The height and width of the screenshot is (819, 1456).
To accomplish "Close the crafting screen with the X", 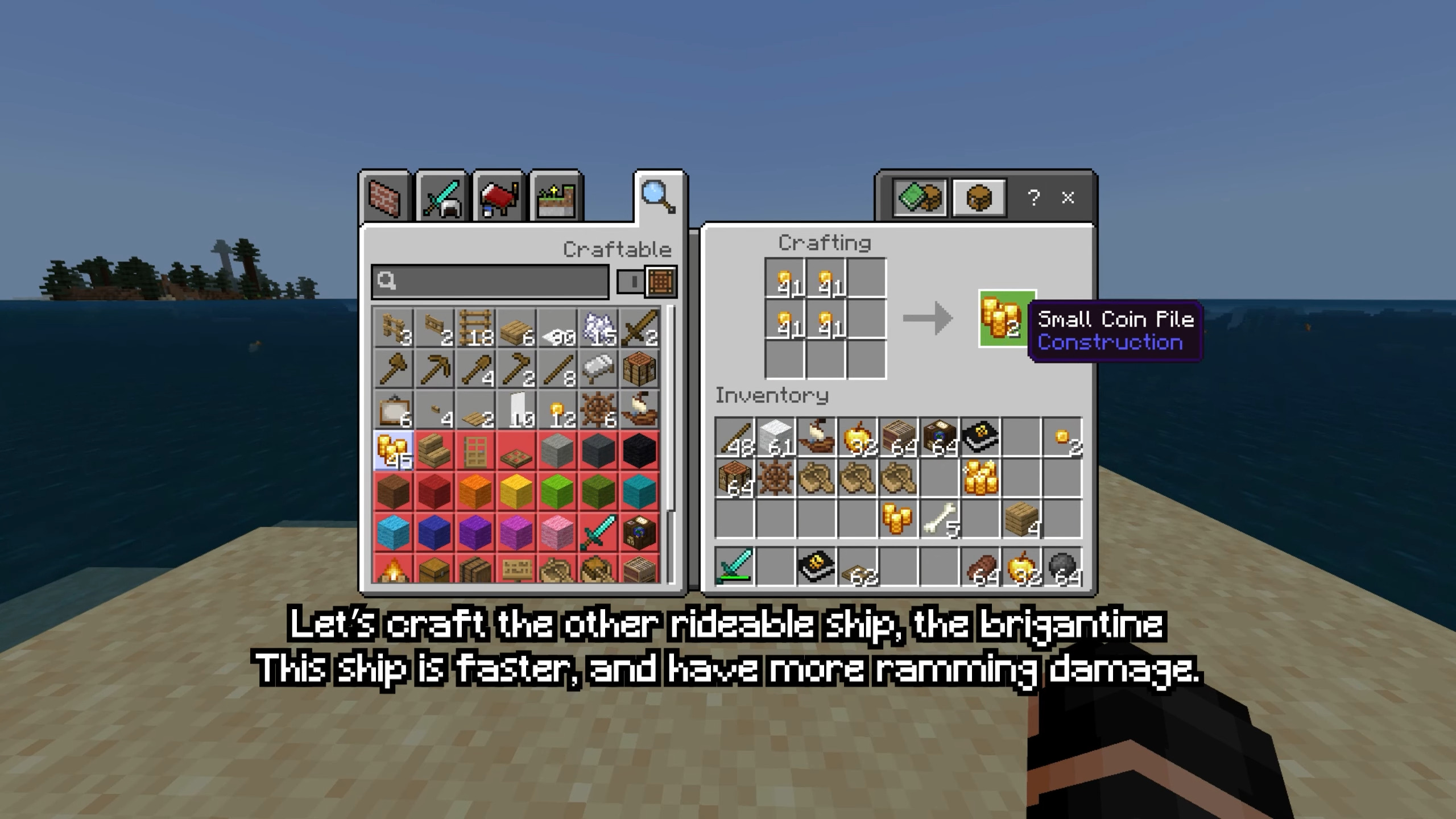I will click(x=1068, y=197).
